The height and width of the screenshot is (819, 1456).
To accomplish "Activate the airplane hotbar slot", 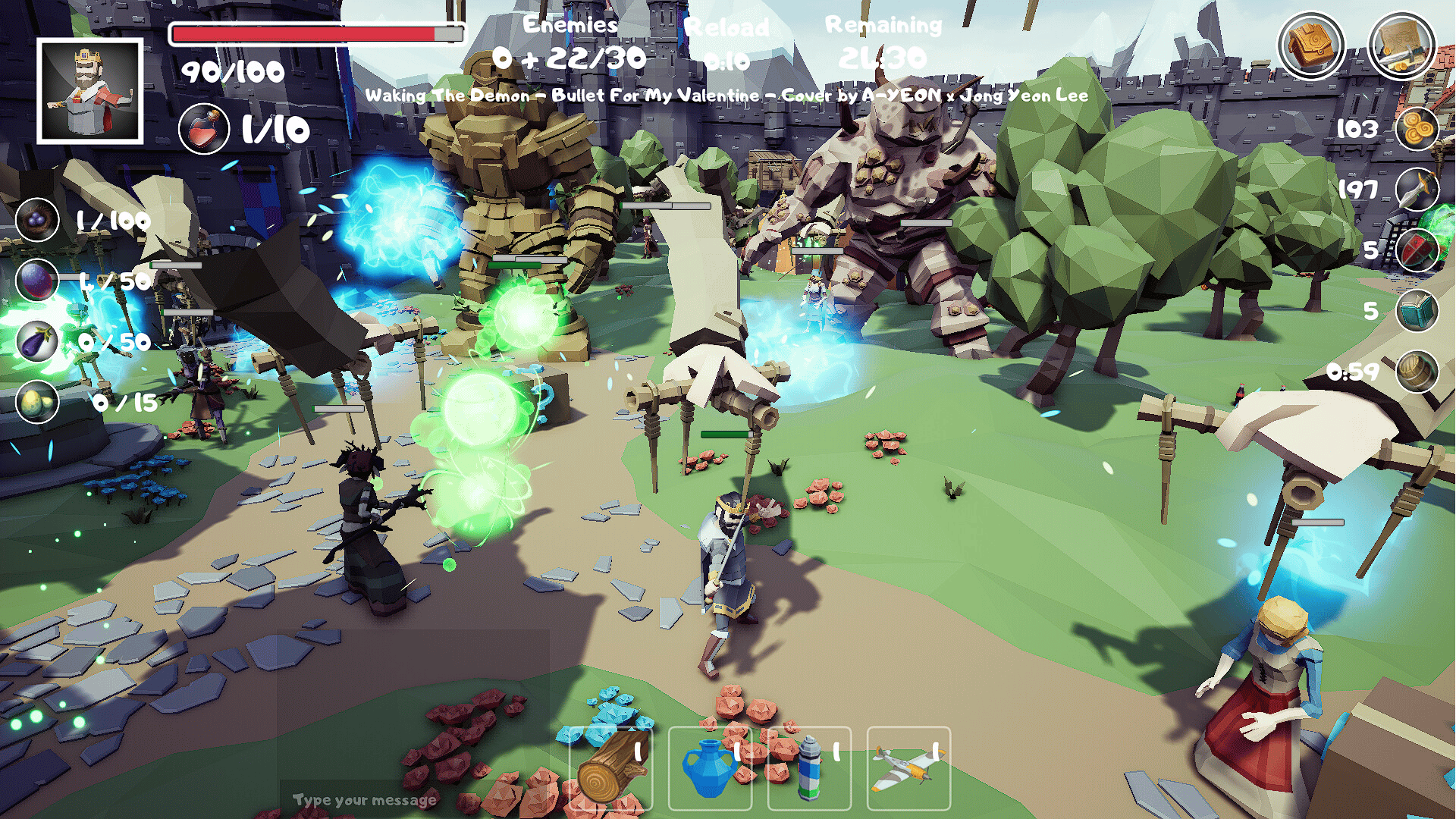I will click(x=908, y=769).
